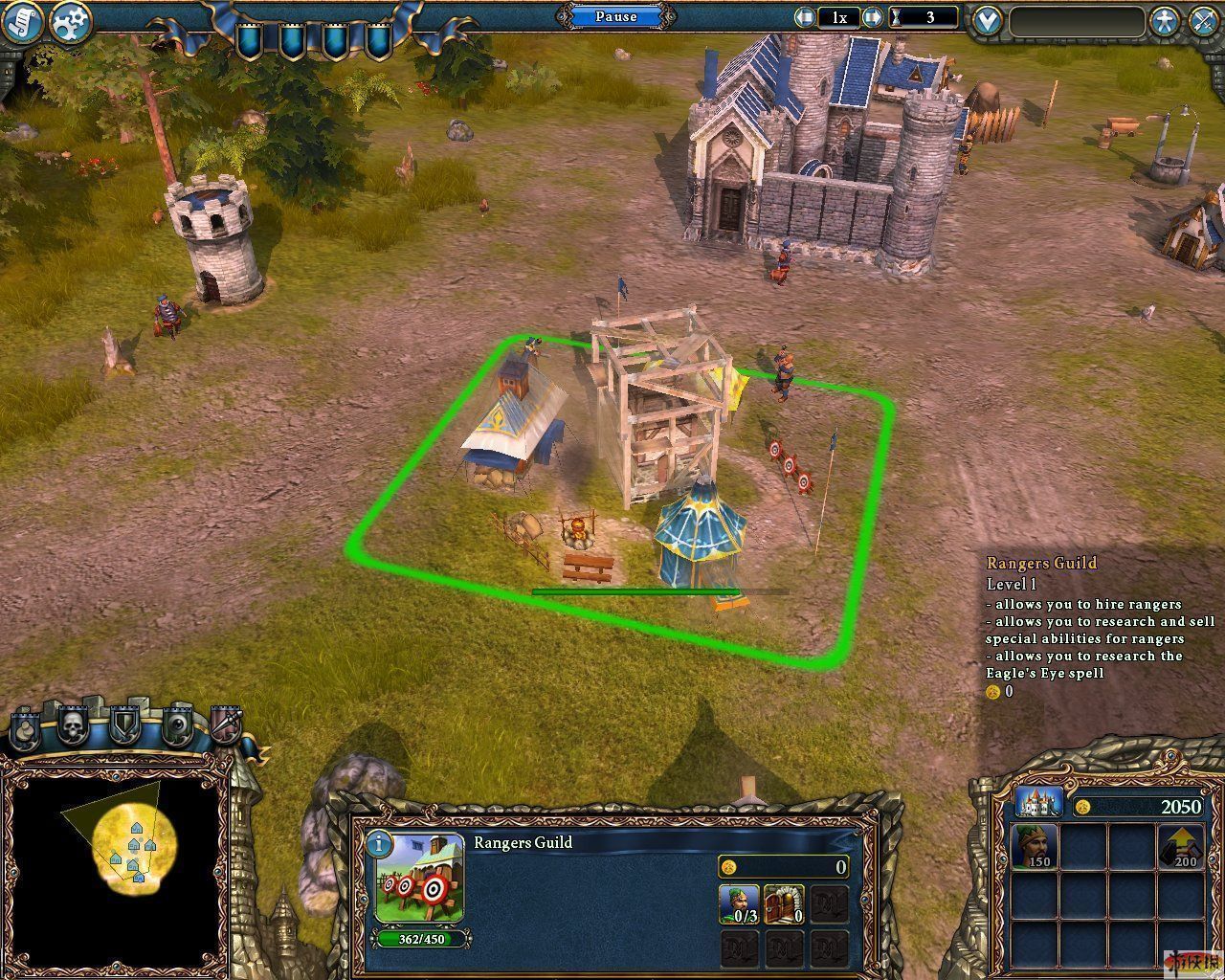Viewport: 1225px width, 980px height.
Task: Open the Rangers Guild info button
Action: [381, 844]
